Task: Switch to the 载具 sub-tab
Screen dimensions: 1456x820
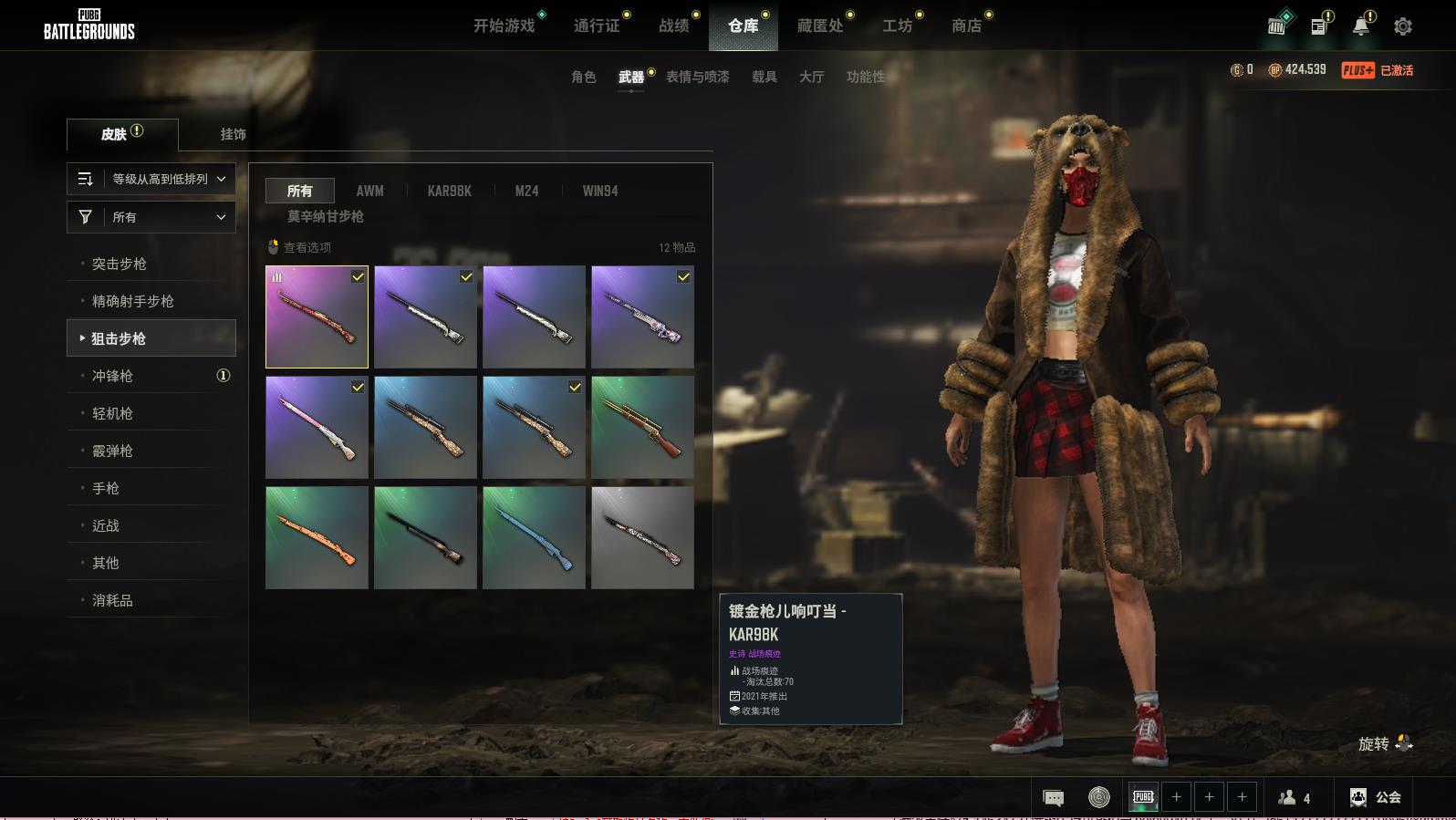Action: (764, 77)
